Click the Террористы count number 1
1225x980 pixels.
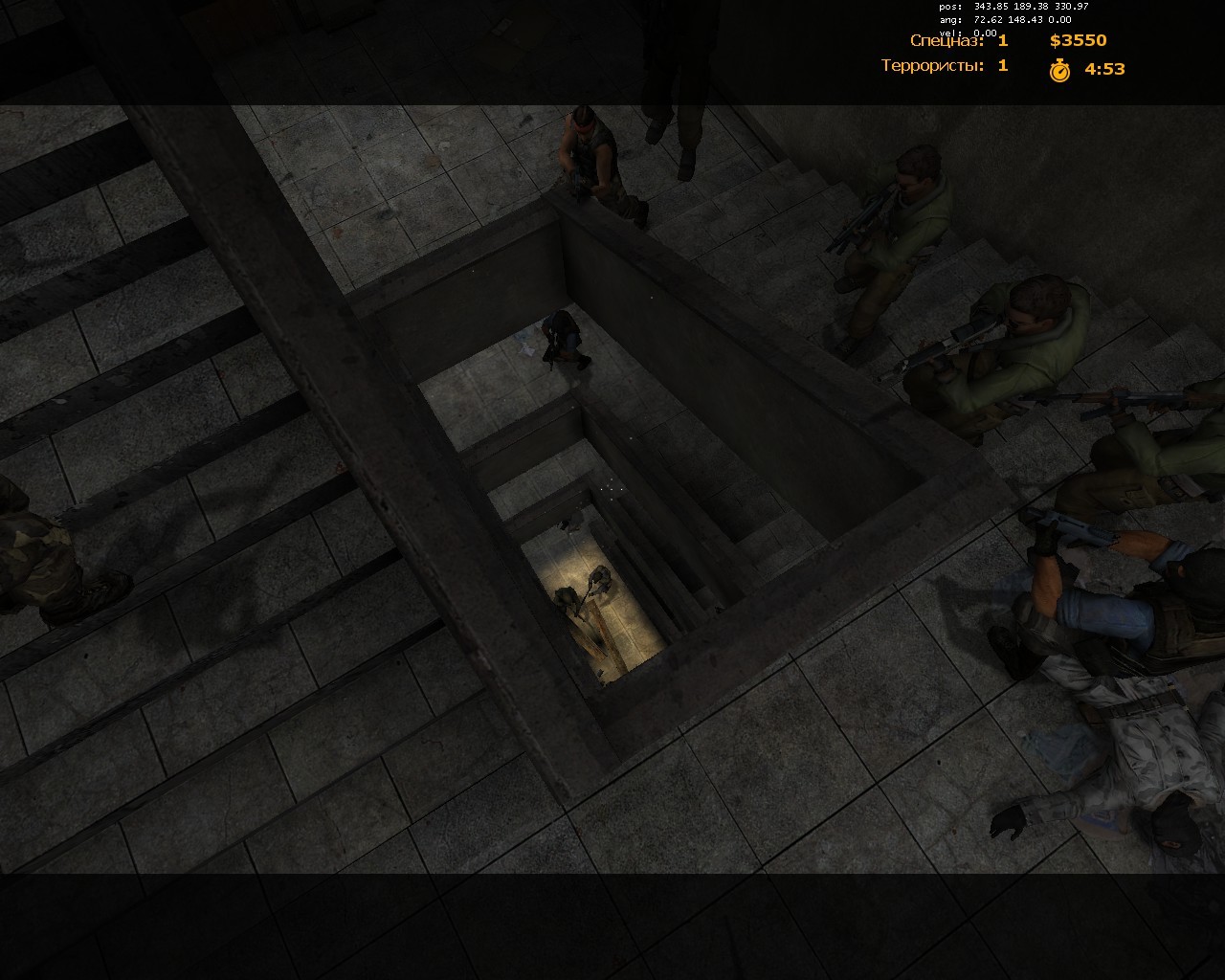tap(1000, 67)
